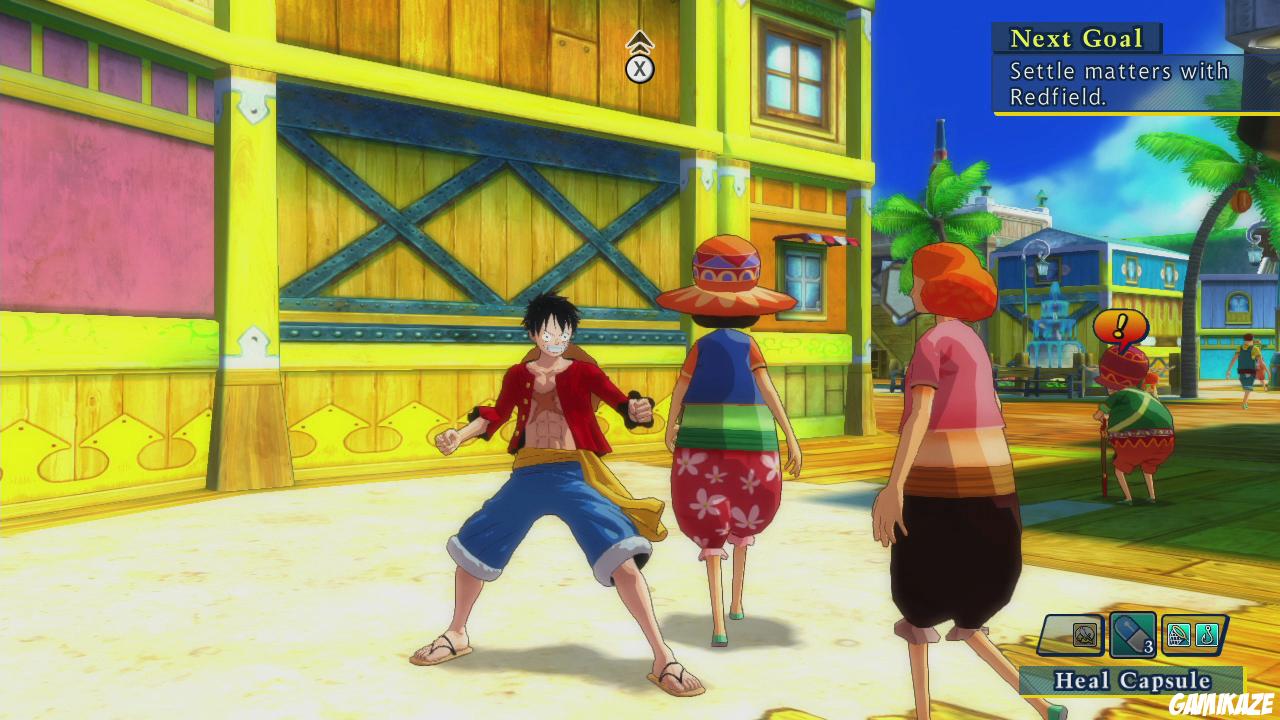
Task: Toggle the fishing equipment slot
Action: point(1206,634)
